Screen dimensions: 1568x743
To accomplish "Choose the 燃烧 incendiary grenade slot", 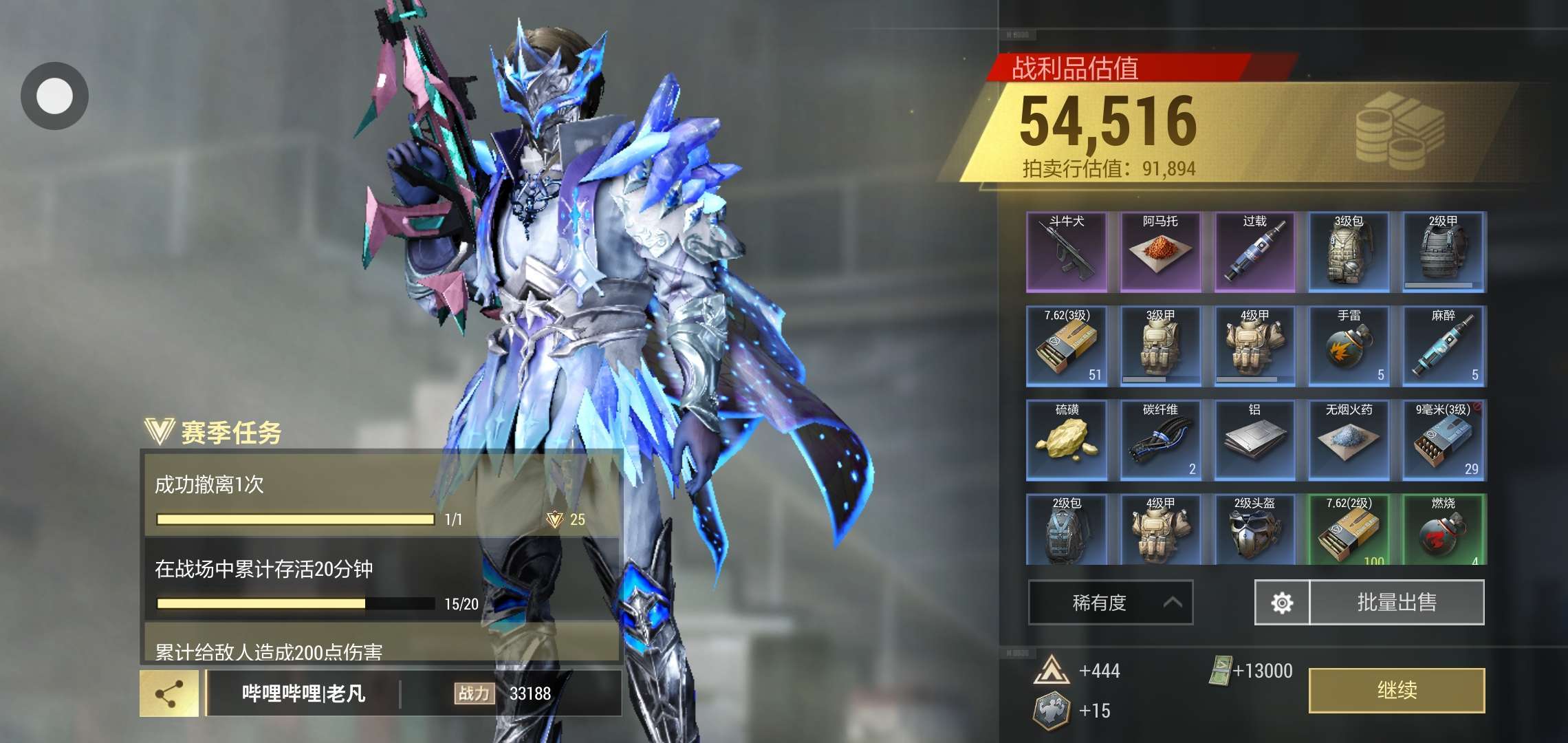I will coord(1443,530).
